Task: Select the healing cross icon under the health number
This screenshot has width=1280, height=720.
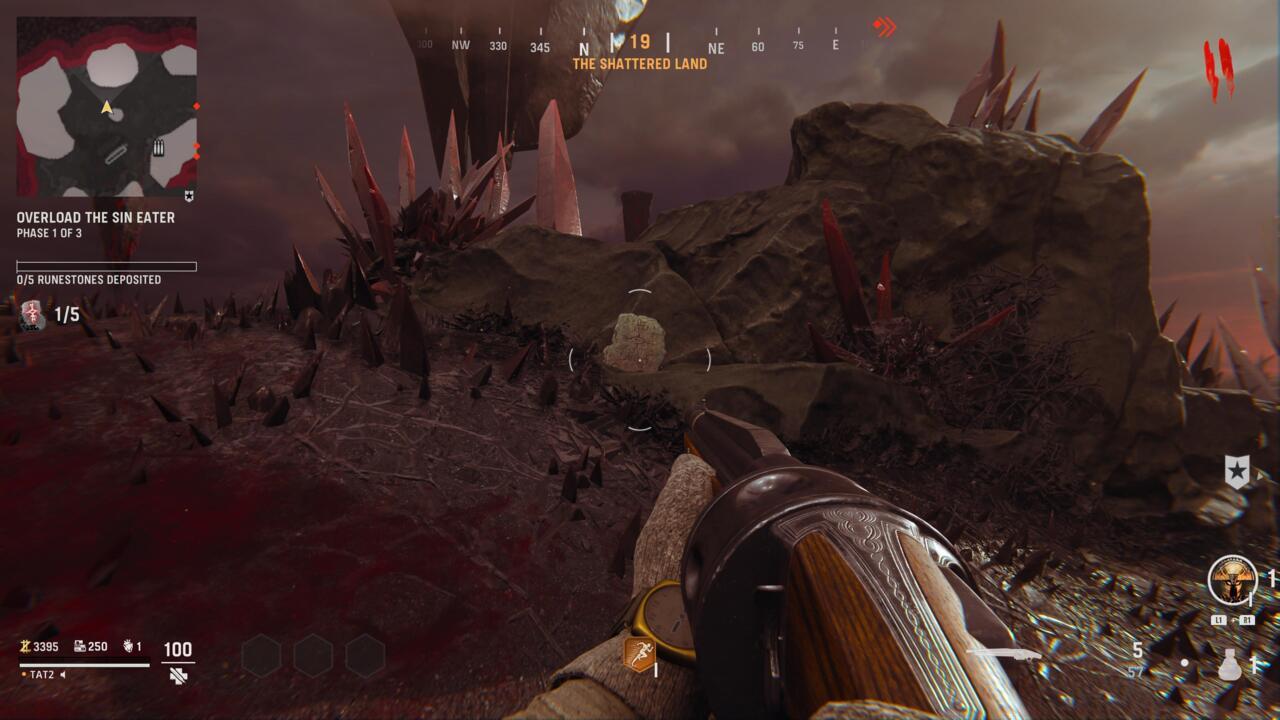Action: click(x=180, y=676)
